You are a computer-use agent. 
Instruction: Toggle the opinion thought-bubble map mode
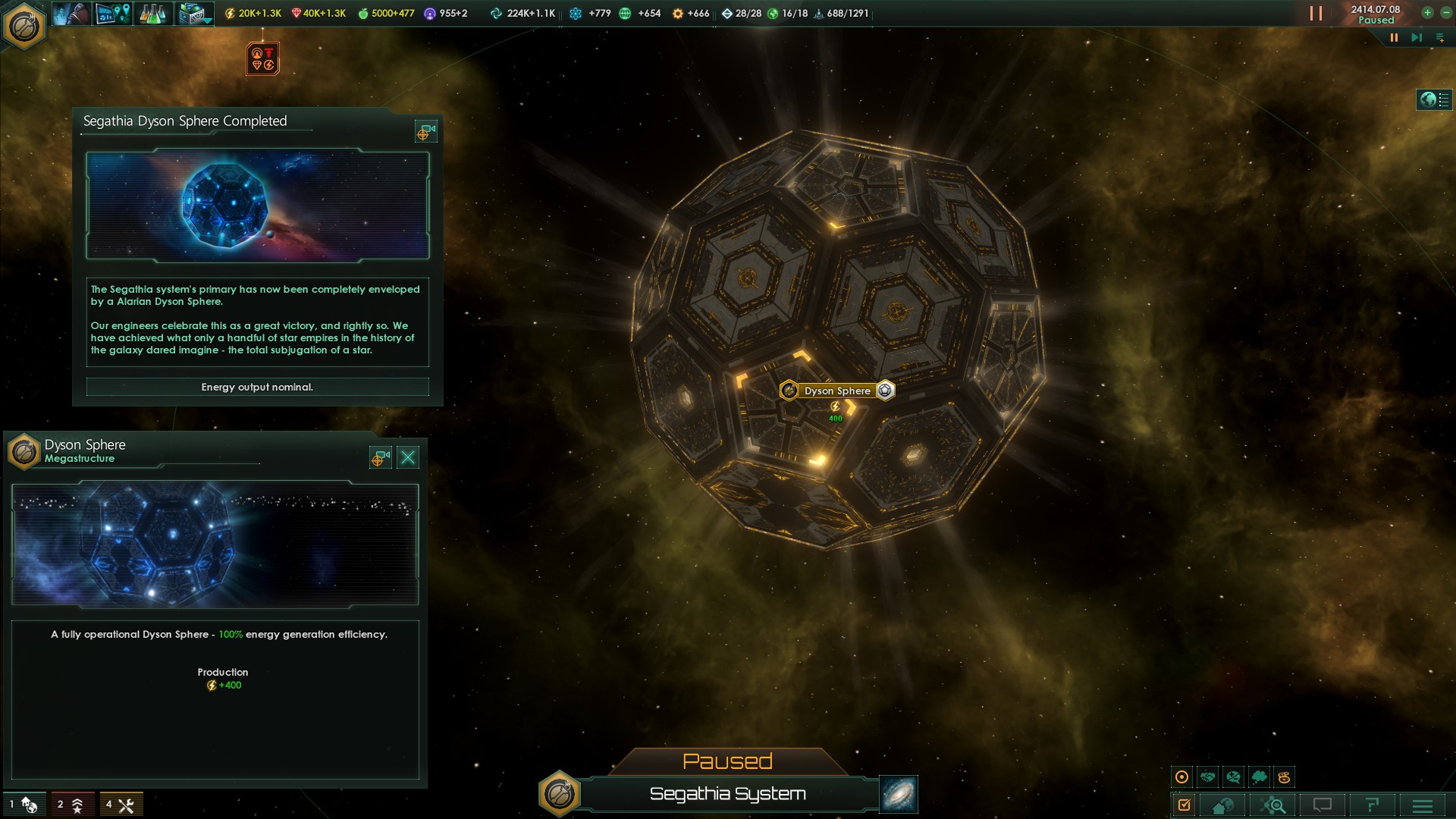[x=1259, y=777]
